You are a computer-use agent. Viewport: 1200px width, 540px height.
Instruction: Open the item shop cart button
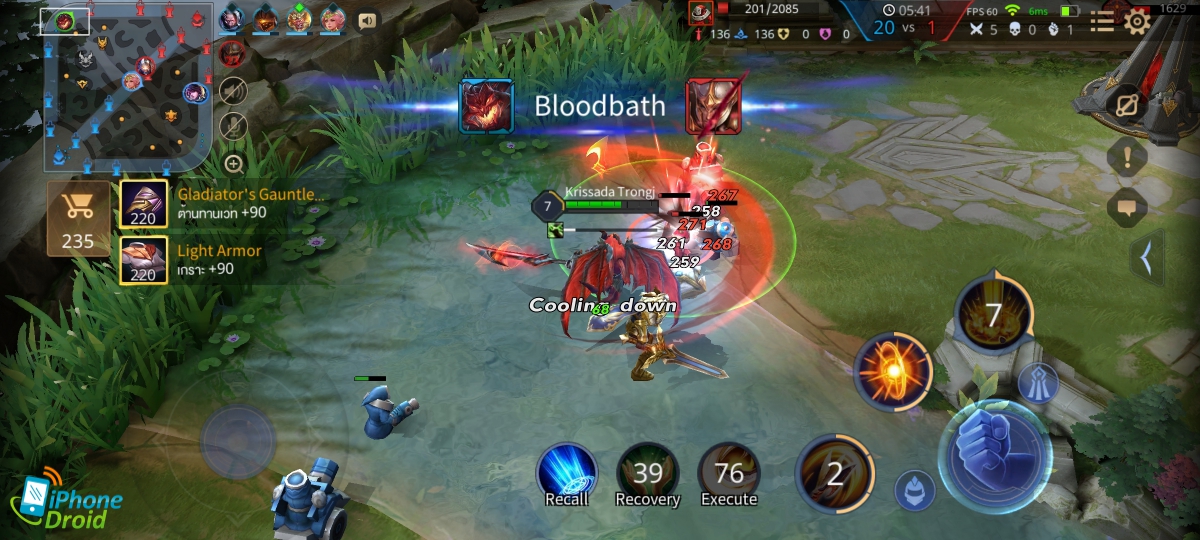click(x=78, y=218)
